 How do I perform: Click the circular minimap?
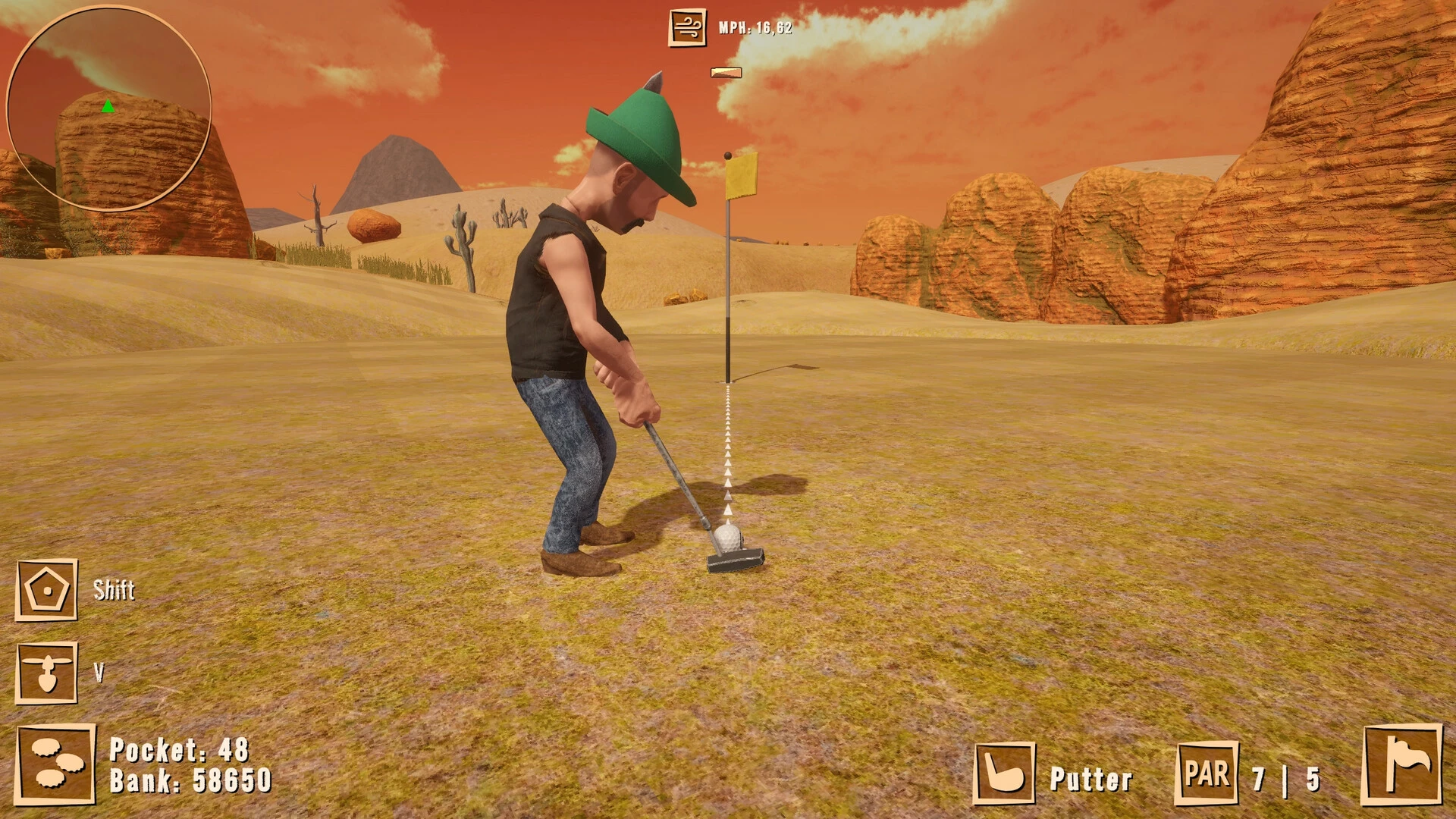click(108, 108)
